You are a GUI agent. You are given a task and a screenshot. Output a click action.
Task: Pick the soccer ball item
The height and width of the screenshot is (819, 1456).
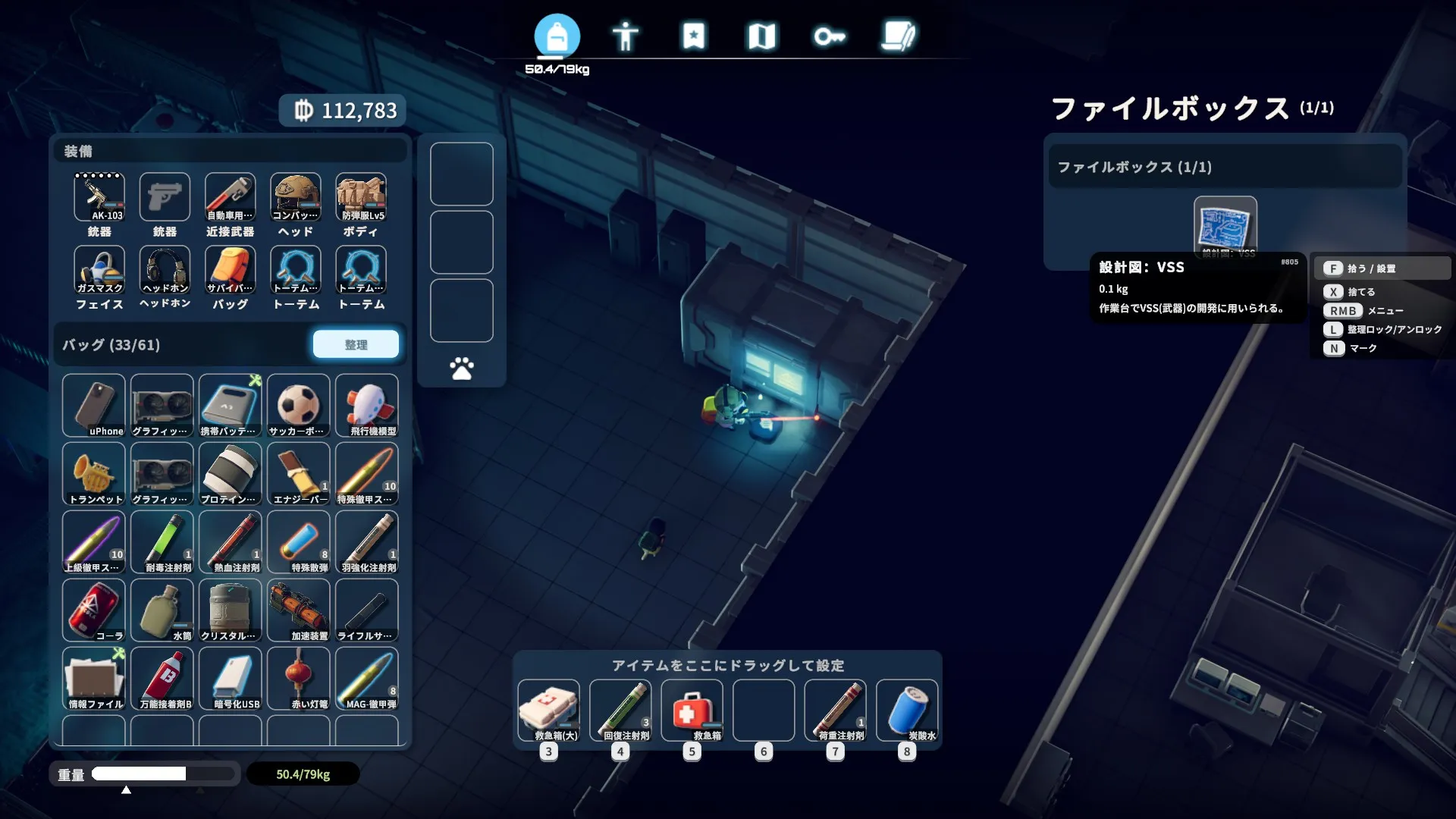coord(299,406)
